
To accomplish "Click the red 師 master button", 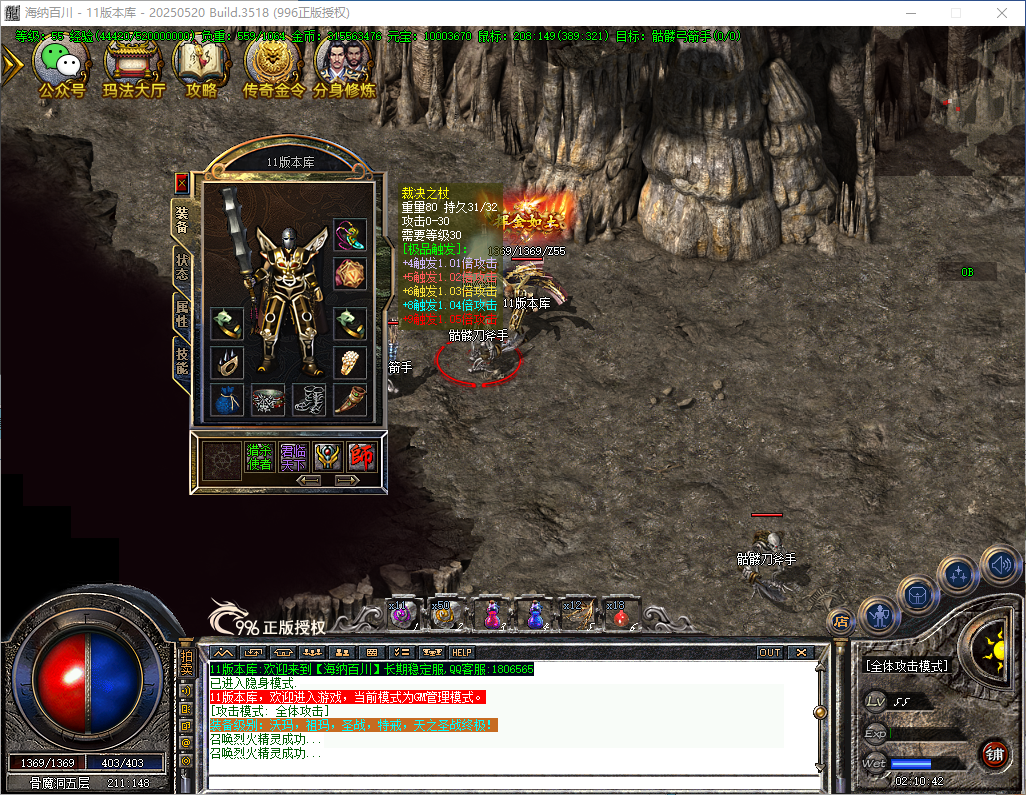I will point(361,457).
